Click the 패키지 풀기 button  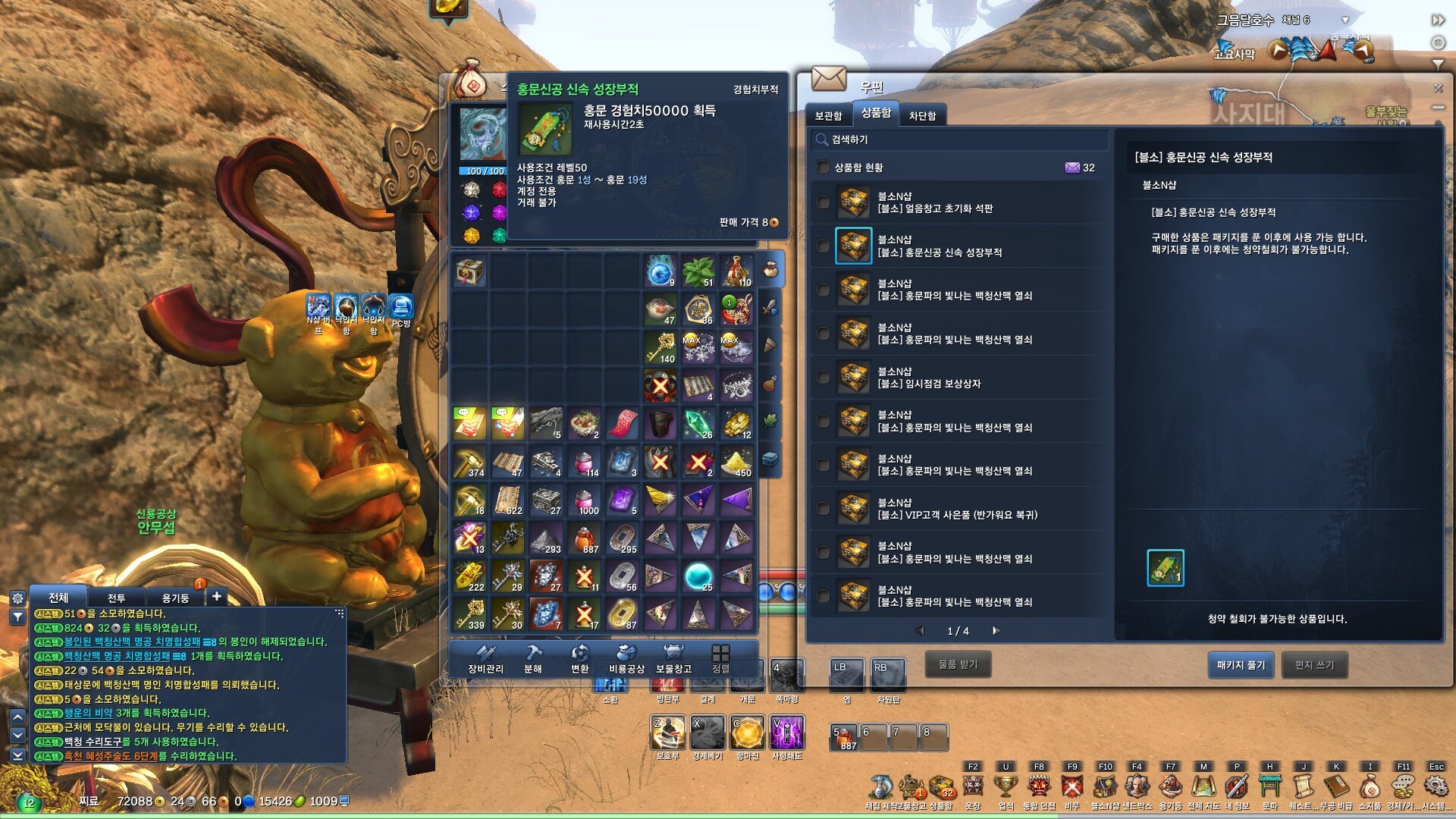[1241, 665]
